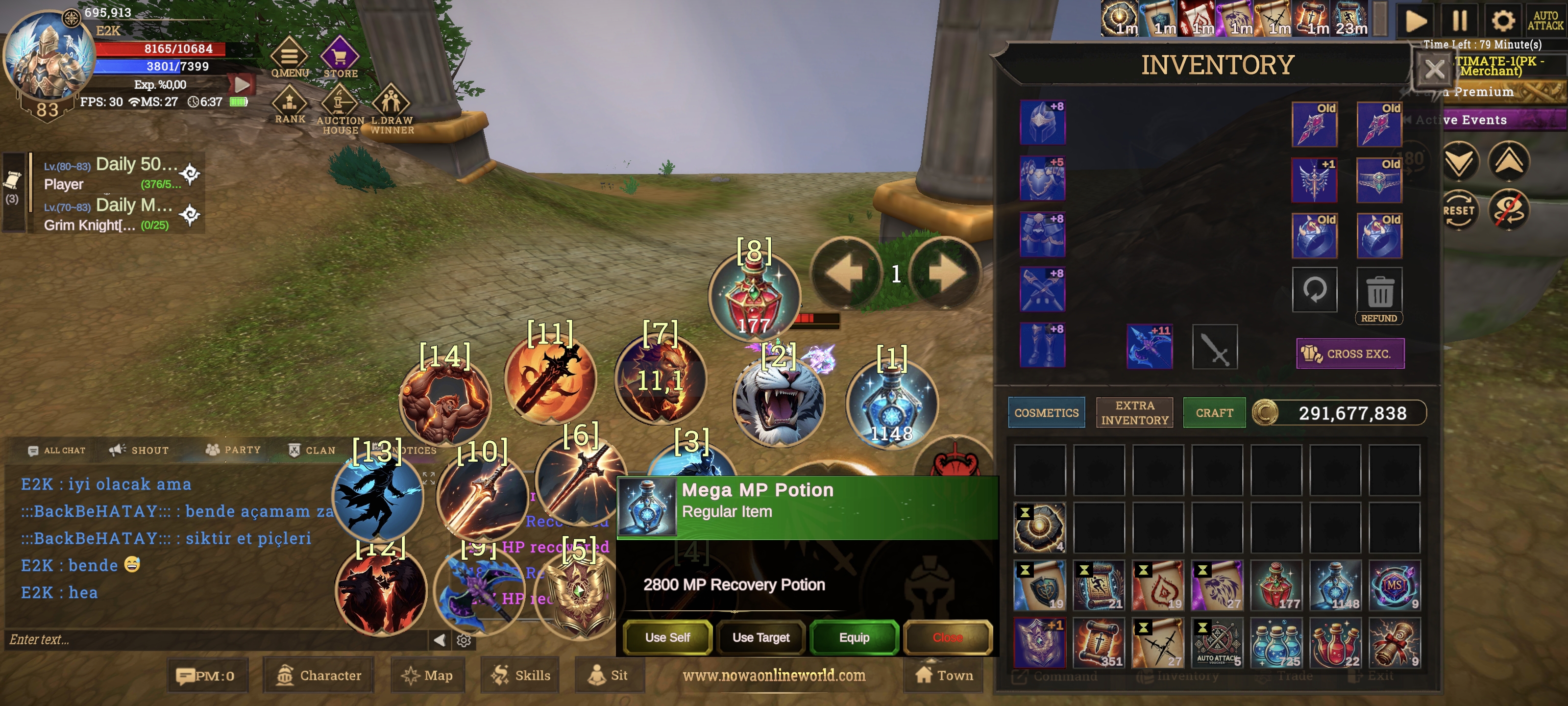This screenshot has width=1568, height=706.
Task: Switch chat to the Party tab
Action: point(233,450)
